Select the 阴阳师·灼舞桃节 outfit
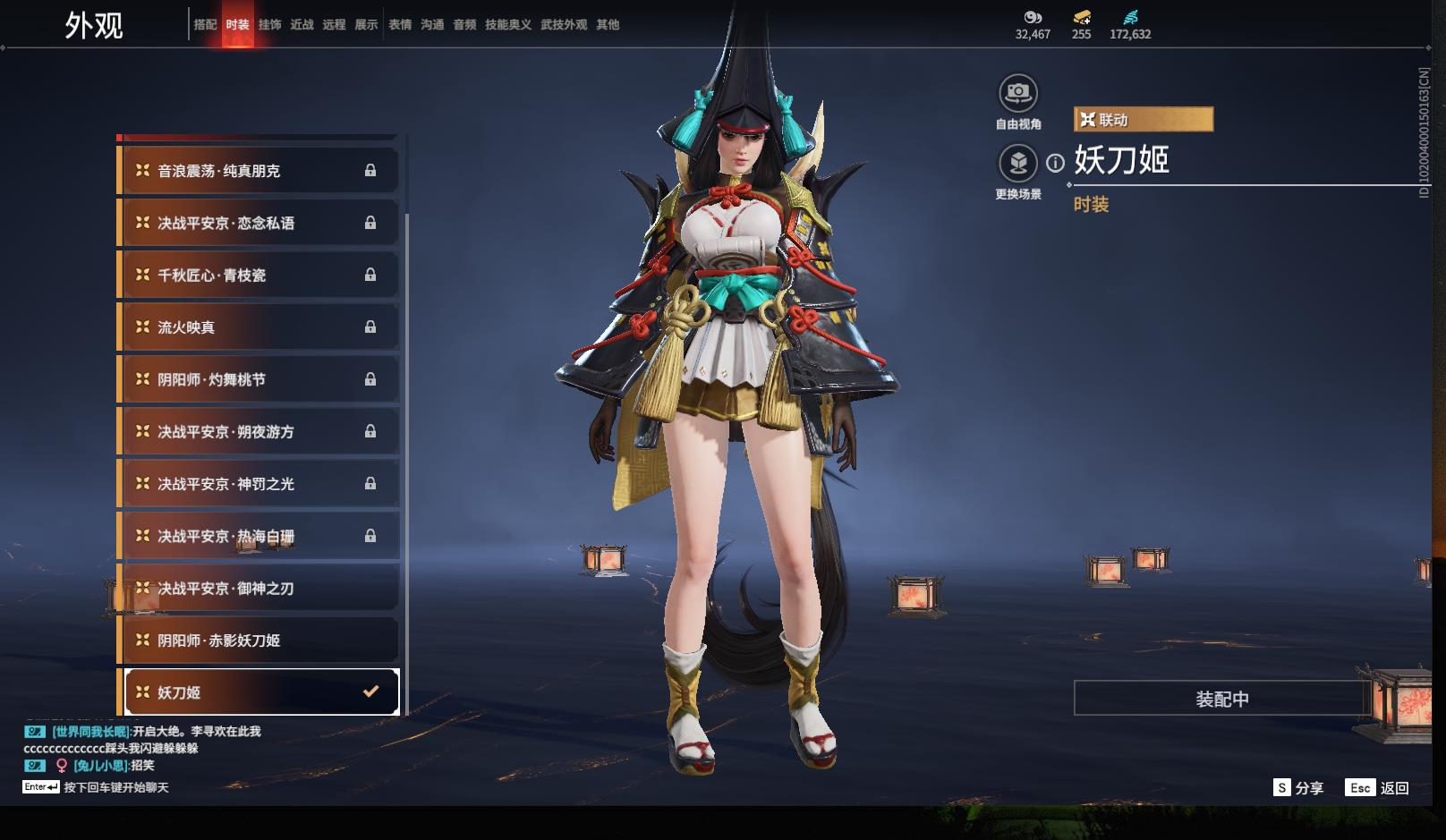This screenshot has height=840, width=1446. 259,379
